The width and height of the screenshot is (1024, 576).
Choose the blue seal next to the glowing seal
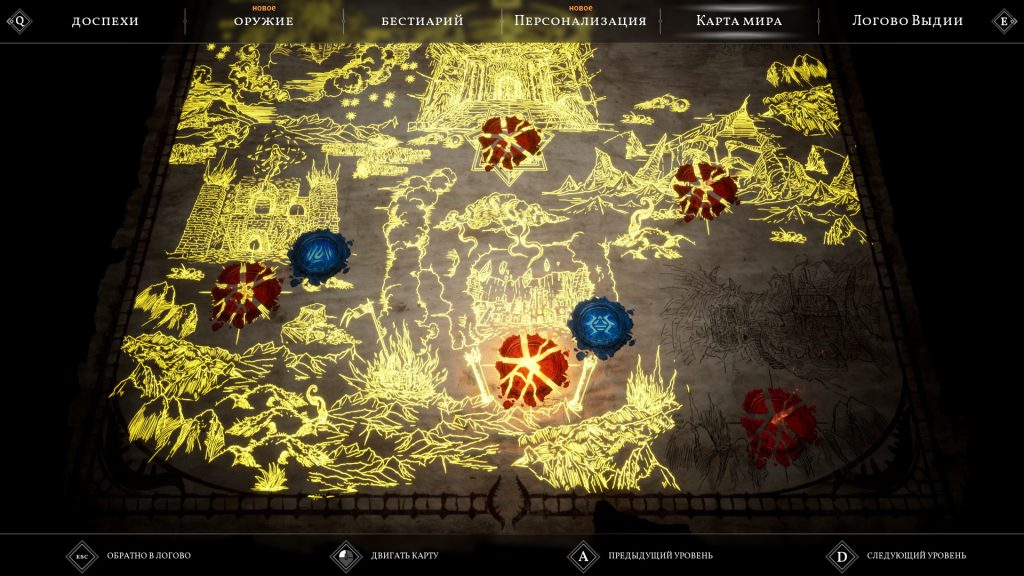(599, 327)
